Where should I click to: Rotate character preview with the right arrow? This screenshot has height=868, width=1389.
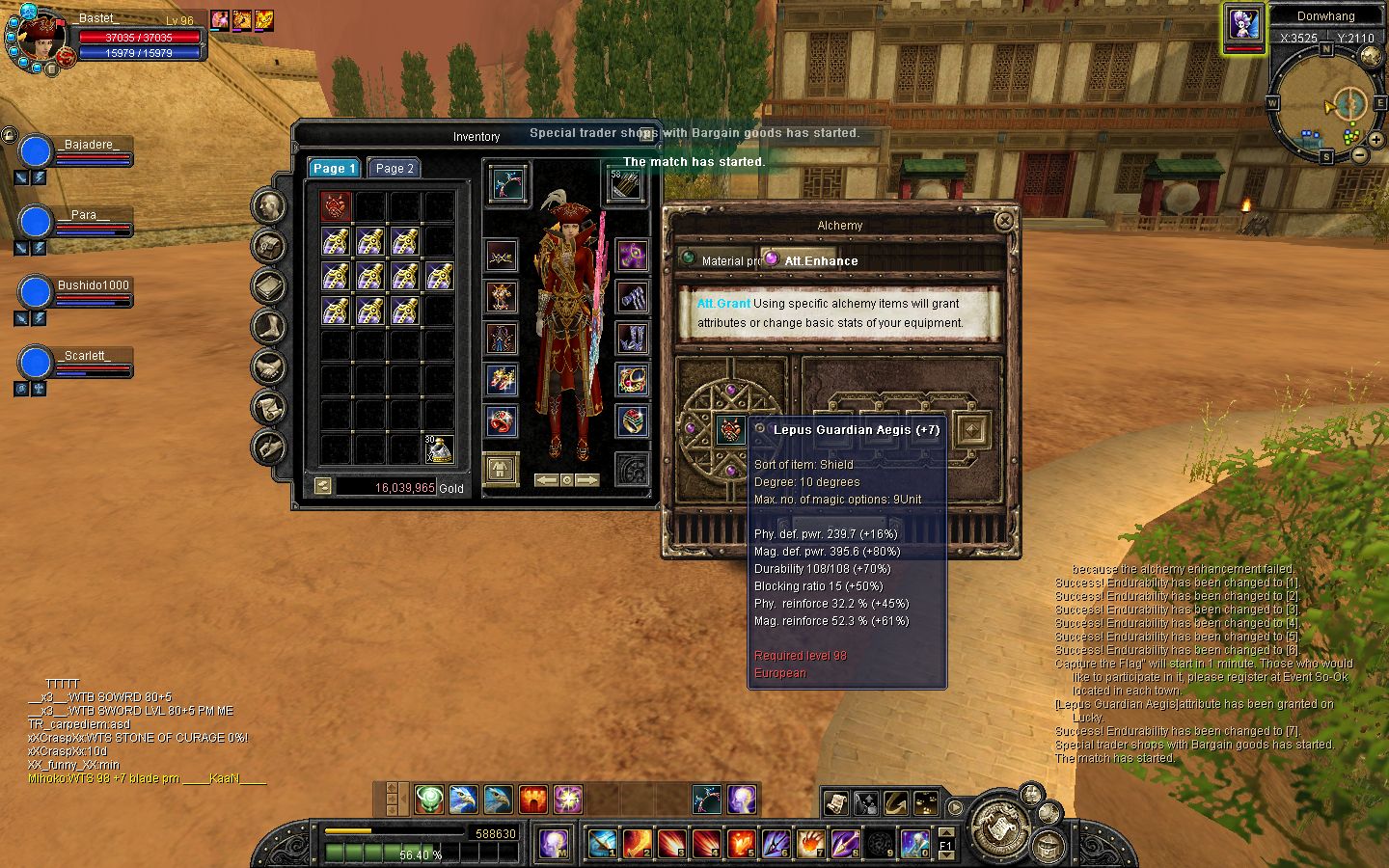587,479
